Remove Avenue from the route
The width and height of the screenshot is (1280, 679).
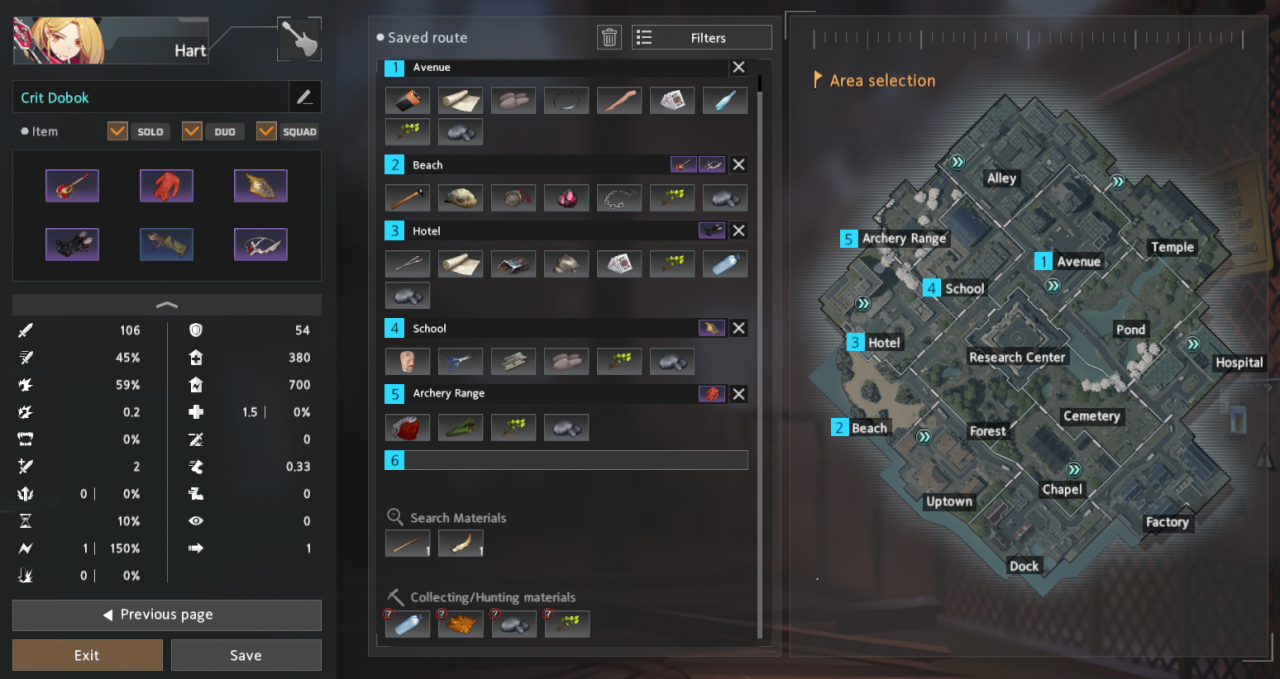[738, 67]
